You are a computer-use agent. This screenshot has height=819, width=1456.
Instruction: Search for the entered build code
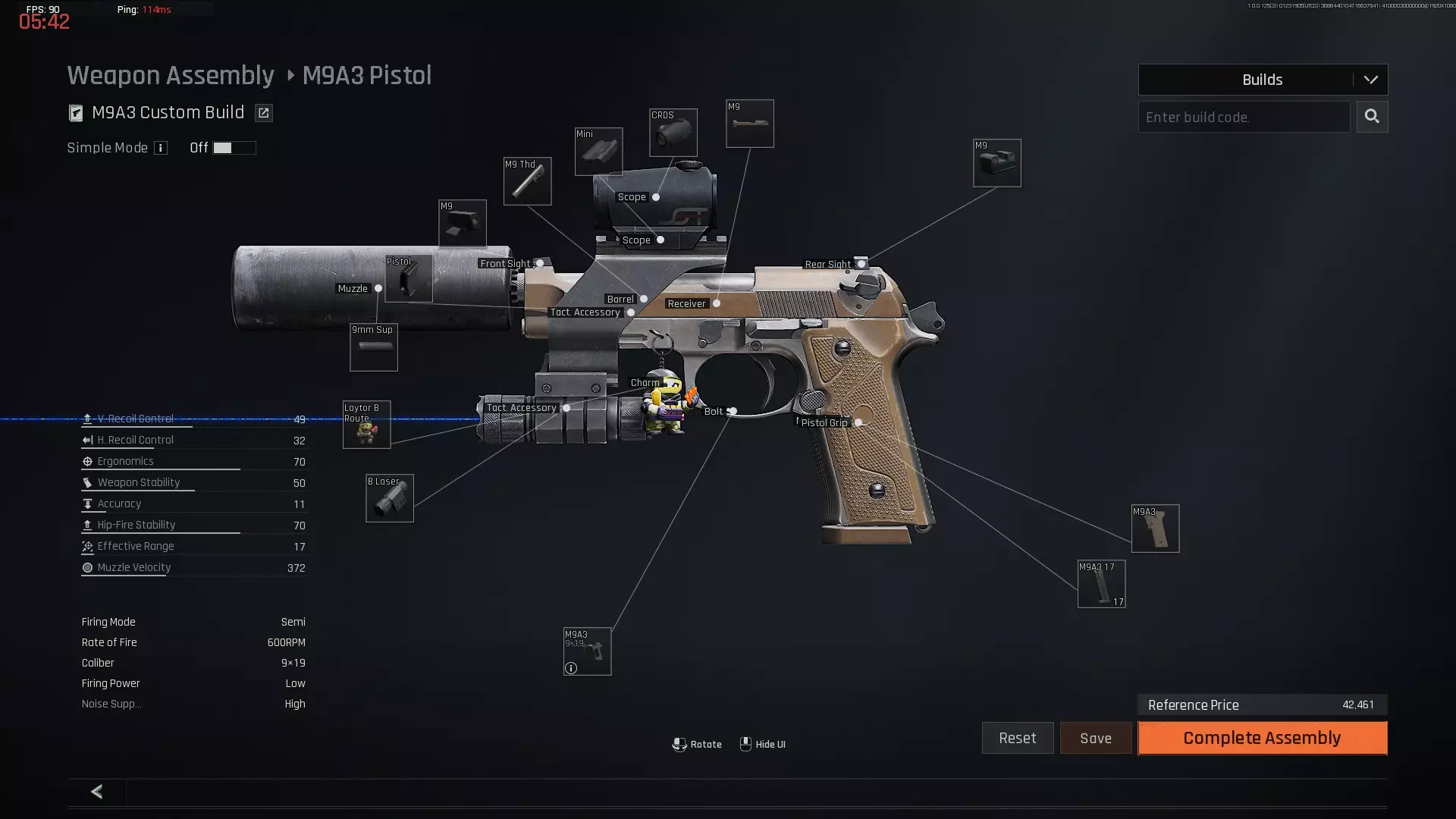tap(1372, 117)
